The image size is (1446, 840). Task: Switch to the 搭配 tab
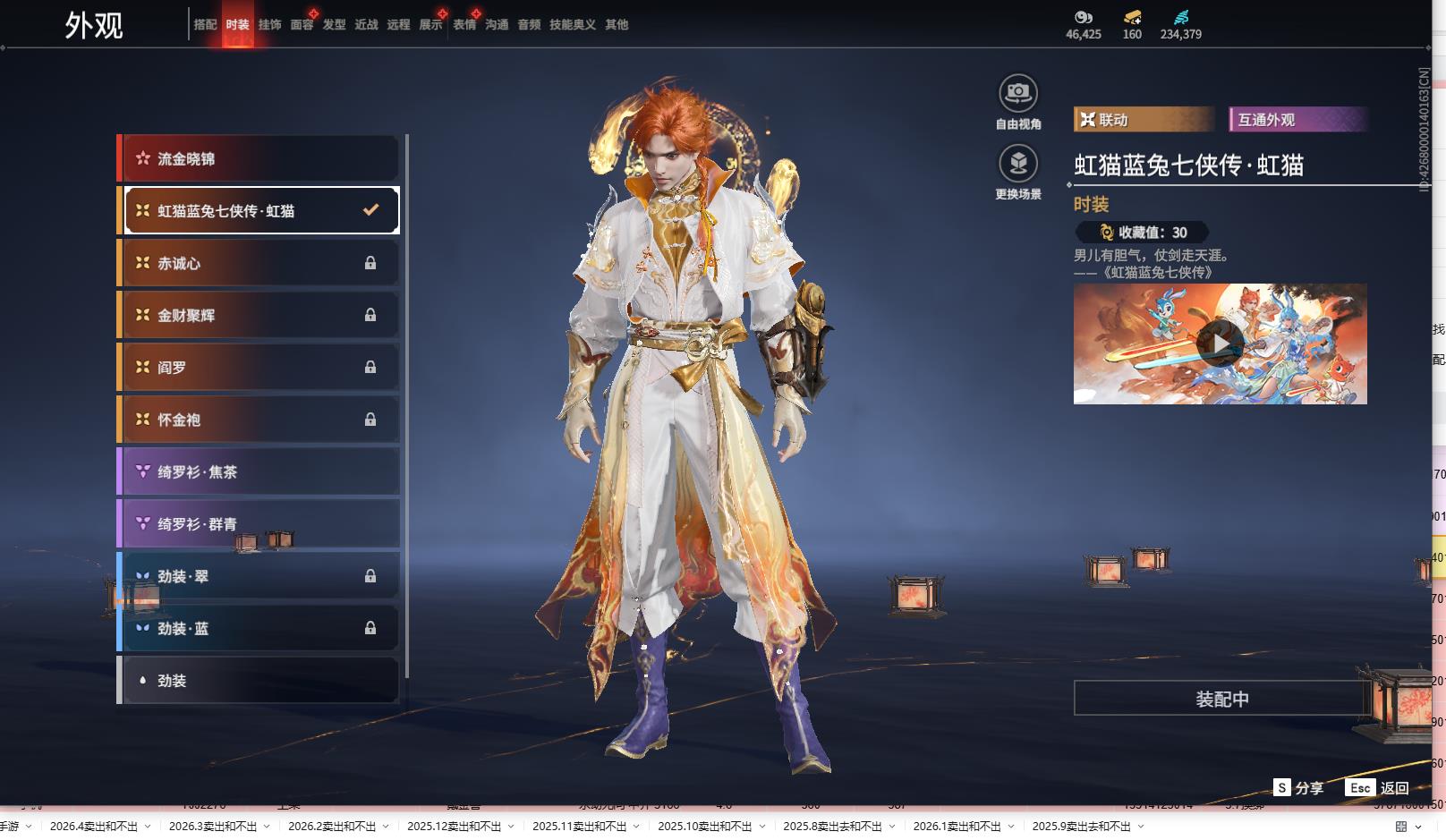(x=205, y=25)
